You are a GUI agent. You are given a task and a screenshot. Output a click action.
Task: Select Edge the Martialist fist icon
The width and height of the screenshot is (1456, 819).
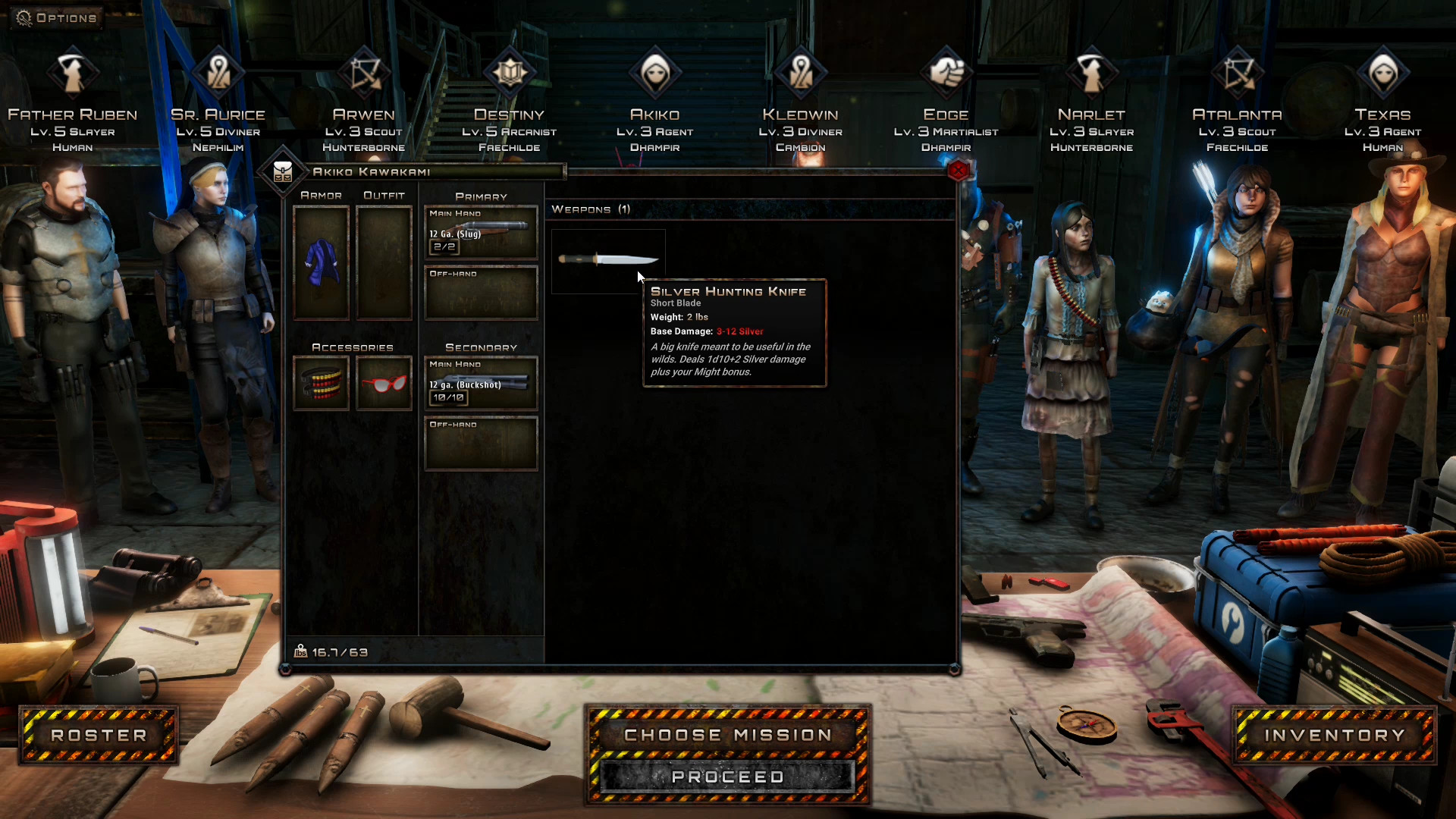point(946,74)
